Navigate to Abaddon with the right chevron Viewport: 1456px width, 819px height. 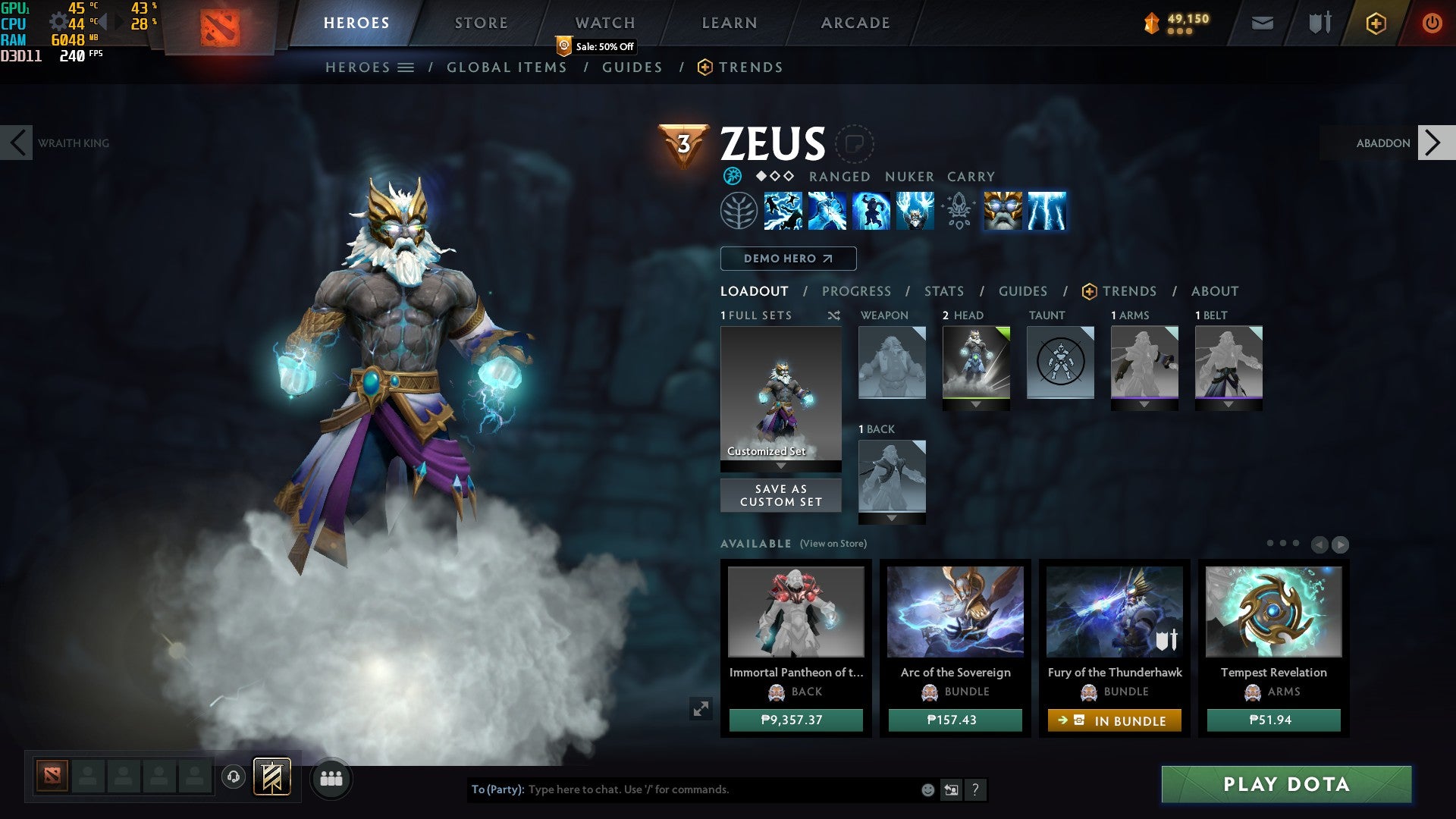pos(1435,143)
